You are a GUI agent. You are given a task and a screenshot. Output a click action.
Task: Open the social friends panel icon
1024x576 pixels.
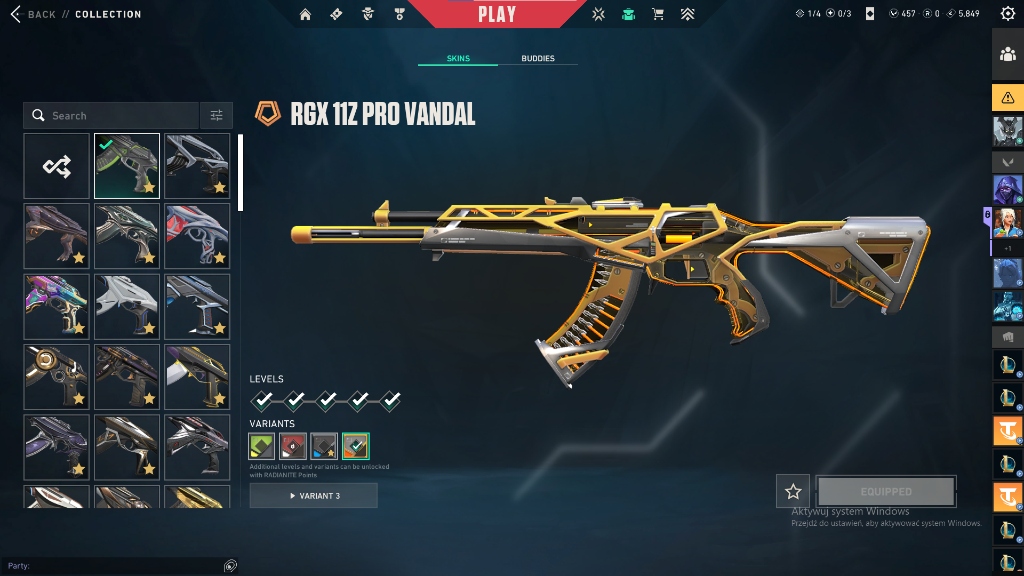click(1007, 56)
